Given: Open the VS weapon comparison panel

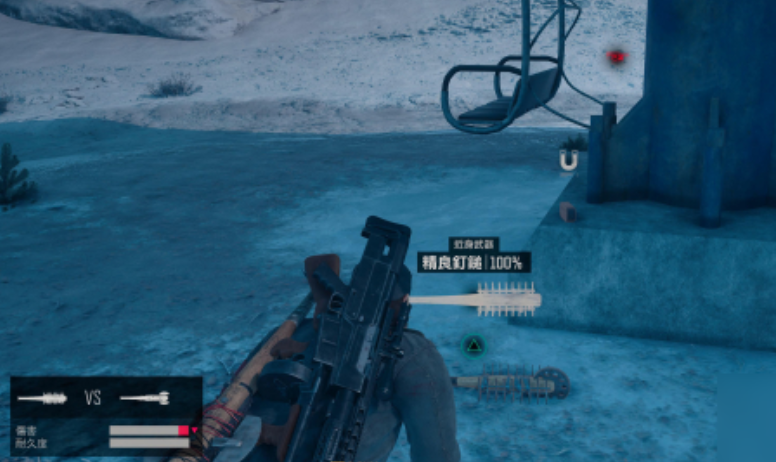Looking at the screenshot, I should (93, 397).
